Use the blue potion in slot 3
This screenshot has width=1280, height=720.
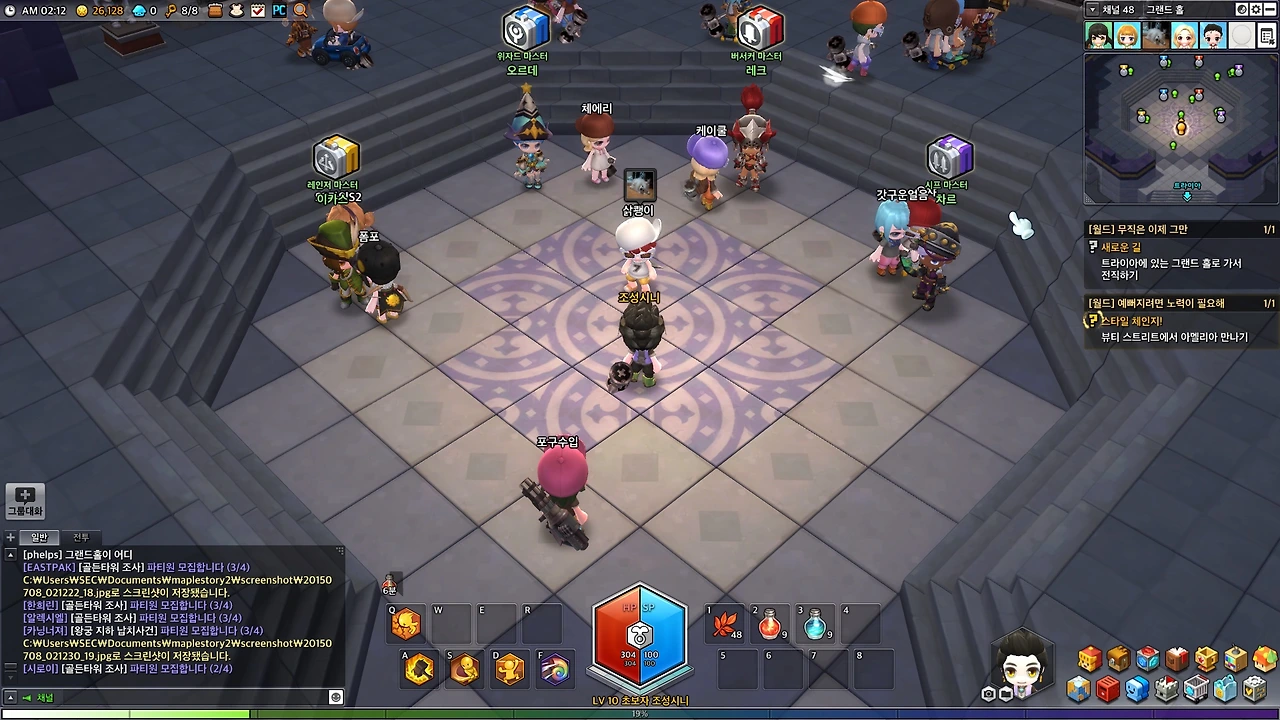click(x=815, y=624)
